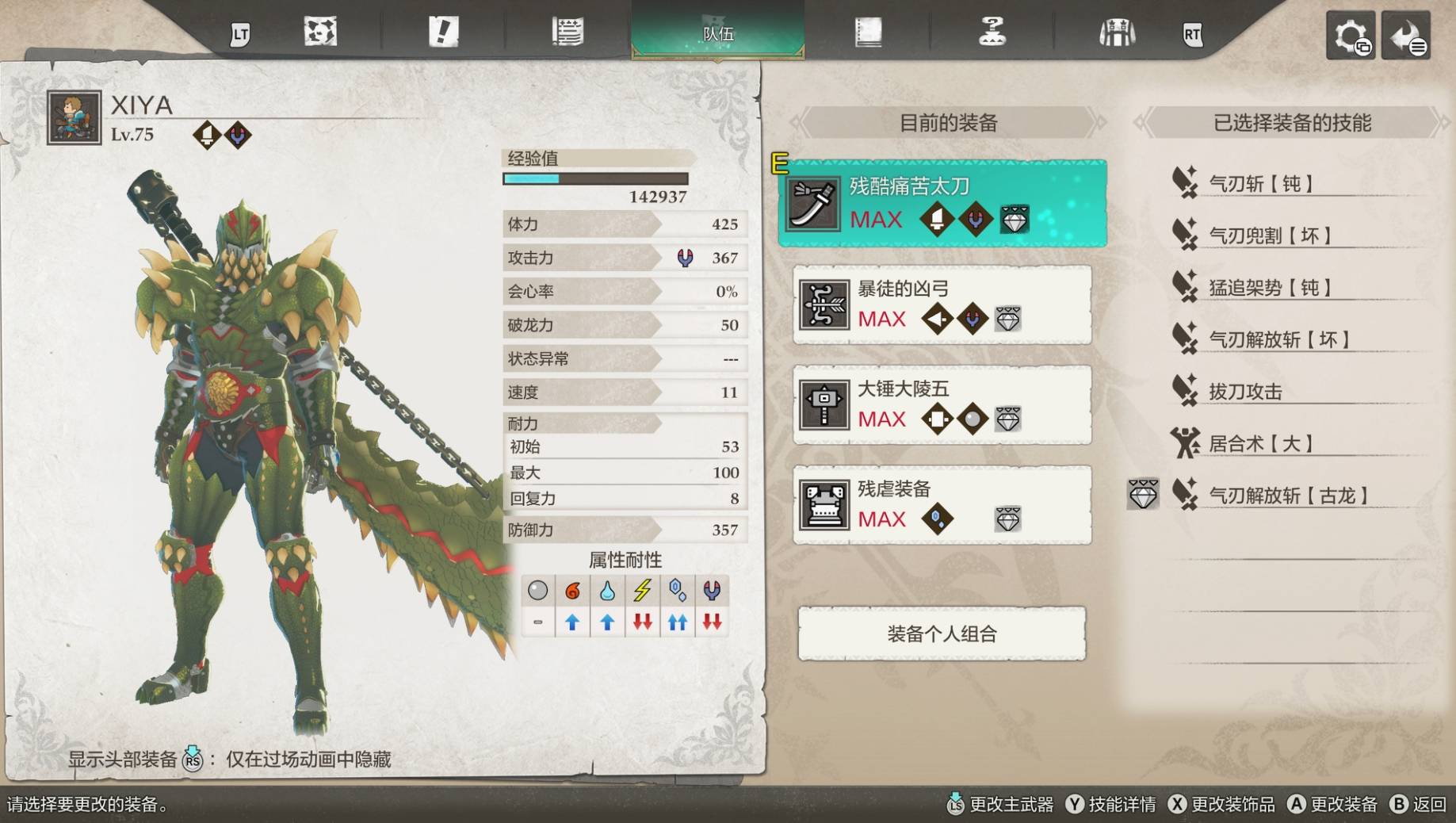
Task: Select the 气刃解放斩【古龙】 skill
Action: pyautogui.click(x=1288, y=496)
